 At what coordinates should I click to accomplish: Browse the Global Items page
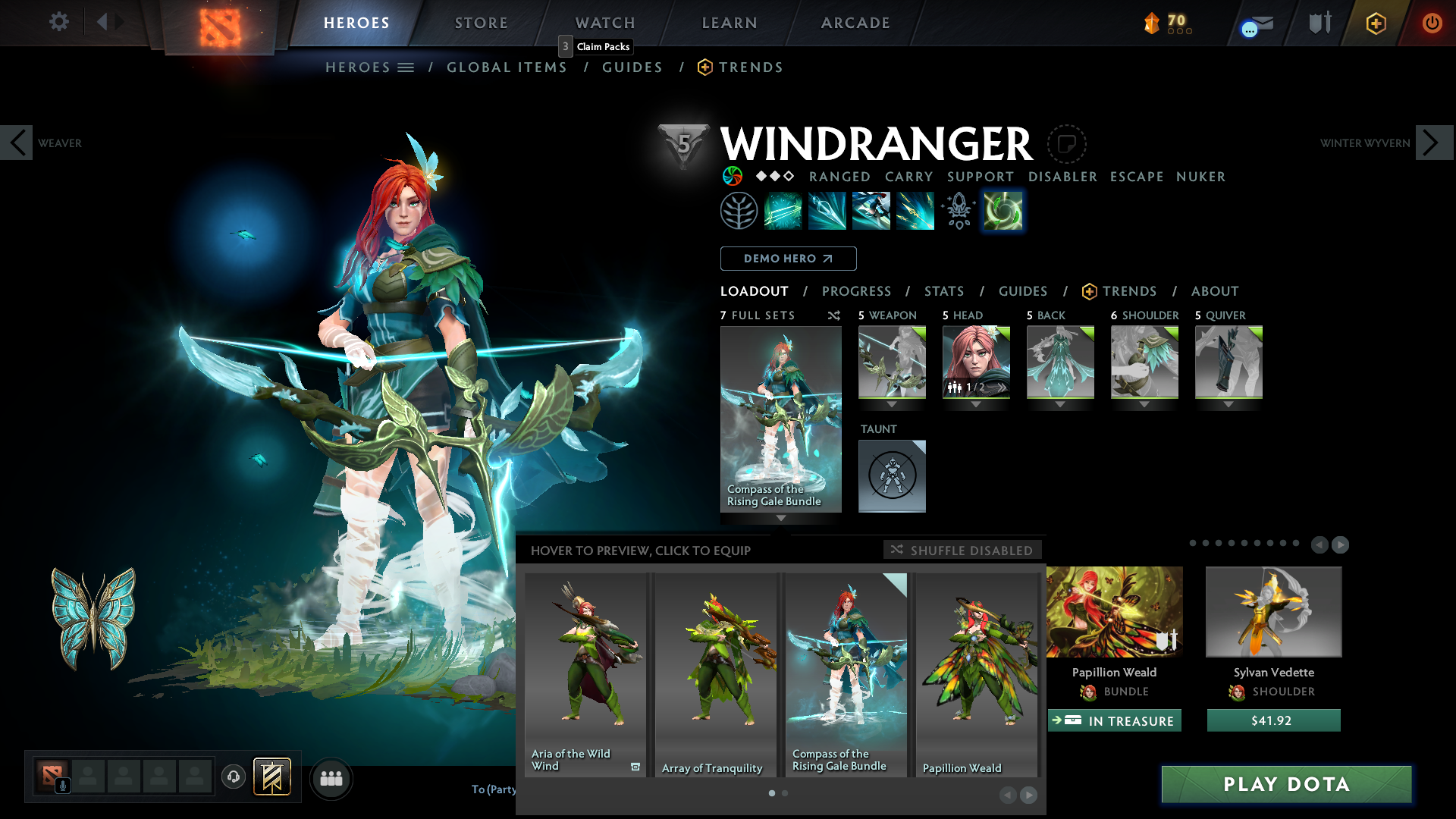(x=507, y=67)
